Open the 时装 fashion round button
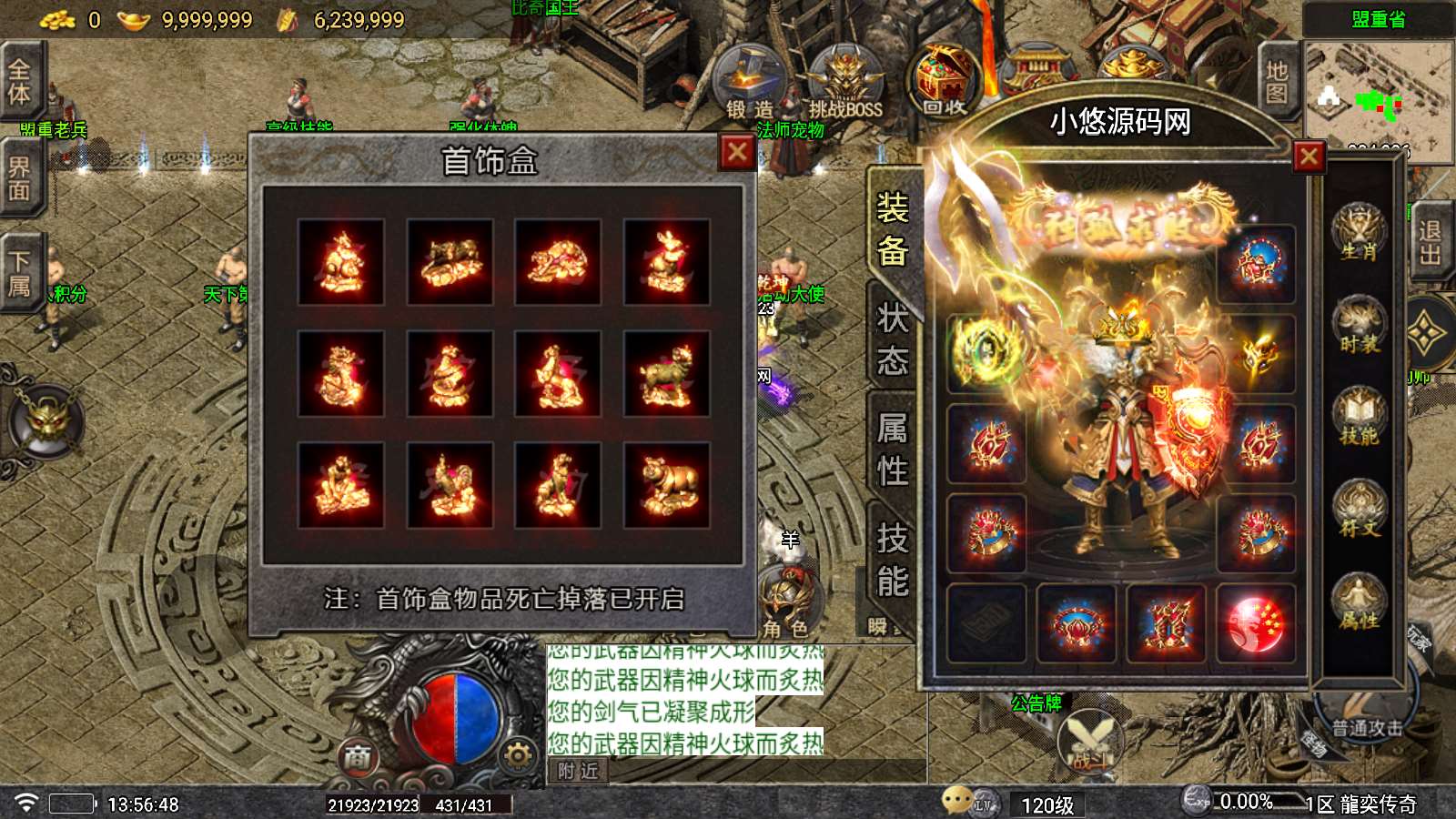Viewport: 1456px width, 819px height. coord(1359,325)
